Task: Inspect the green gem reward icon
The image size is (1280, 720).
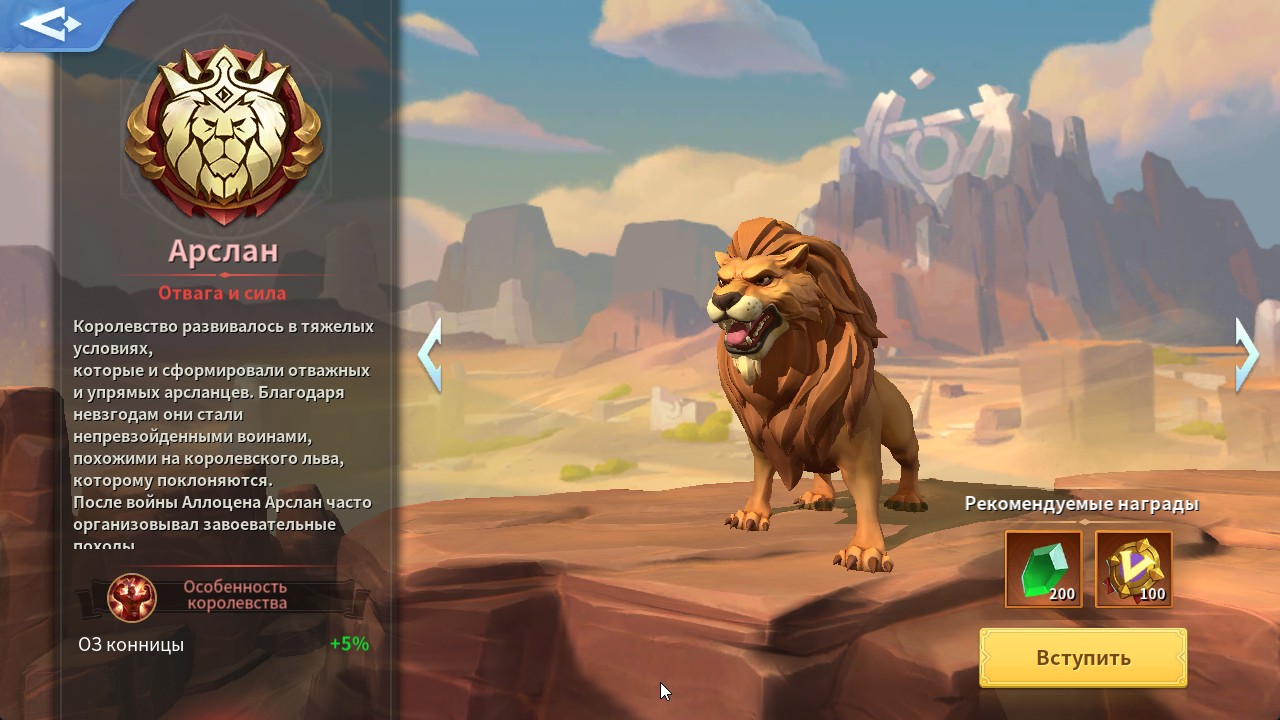Action: pyautogui.click(x=1043, y=569)
